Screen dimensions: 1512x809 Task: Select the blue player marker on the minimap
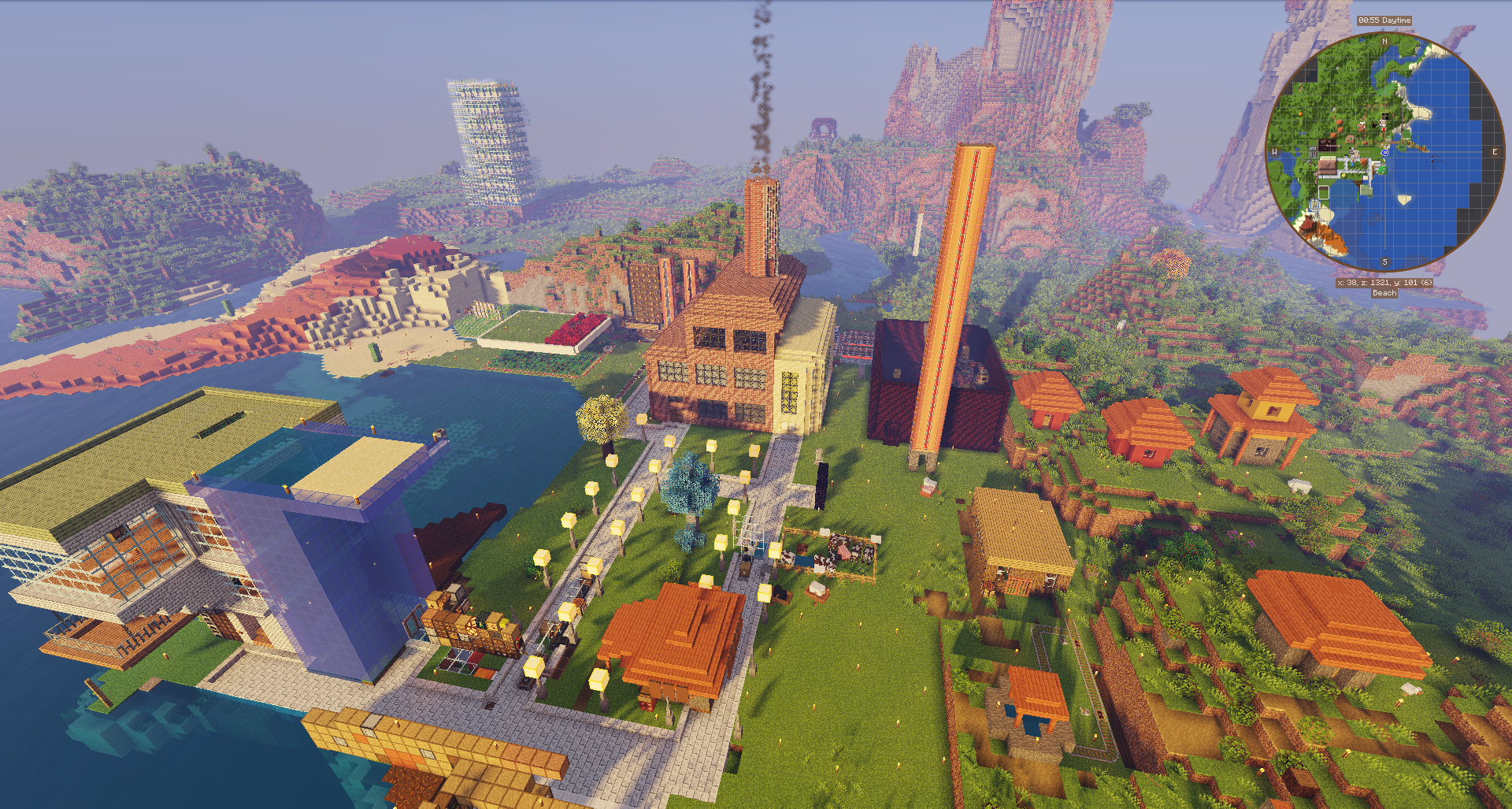[x=1385, y=152]
